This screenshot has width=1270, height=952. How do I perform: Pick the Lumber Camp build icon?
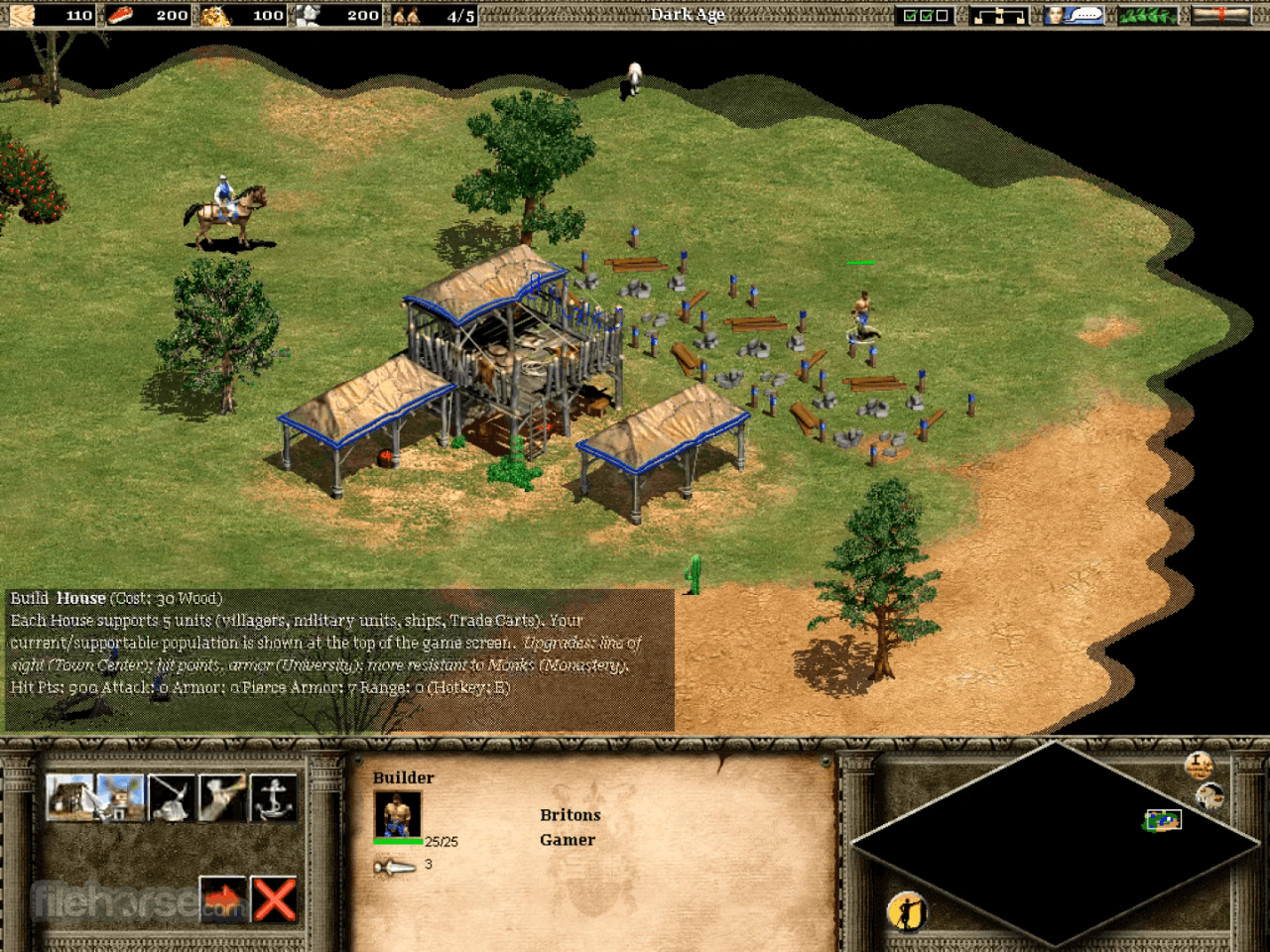(223, 798)
